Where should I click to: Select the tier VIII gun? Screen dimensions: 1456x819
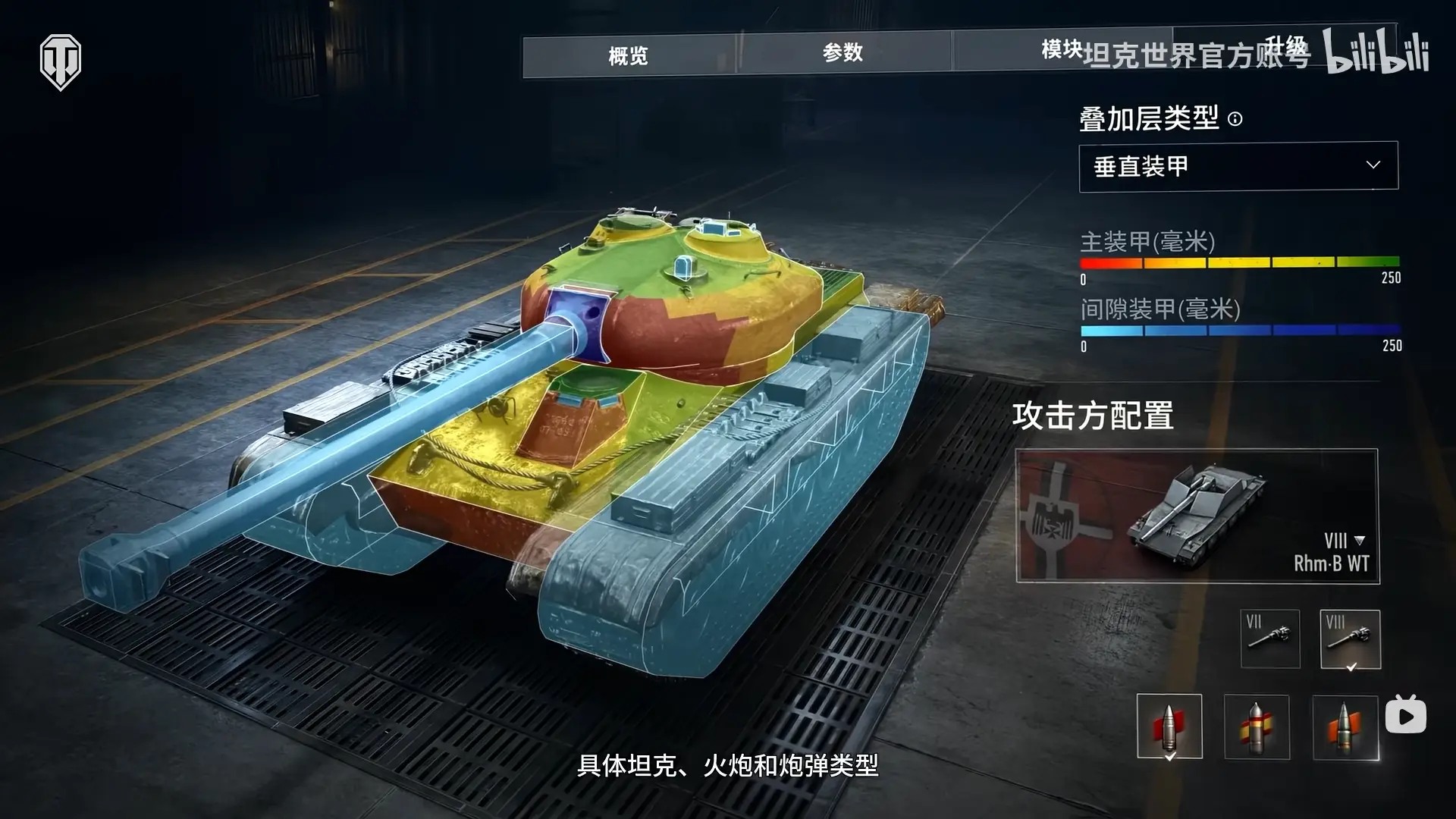point(1350,639)
